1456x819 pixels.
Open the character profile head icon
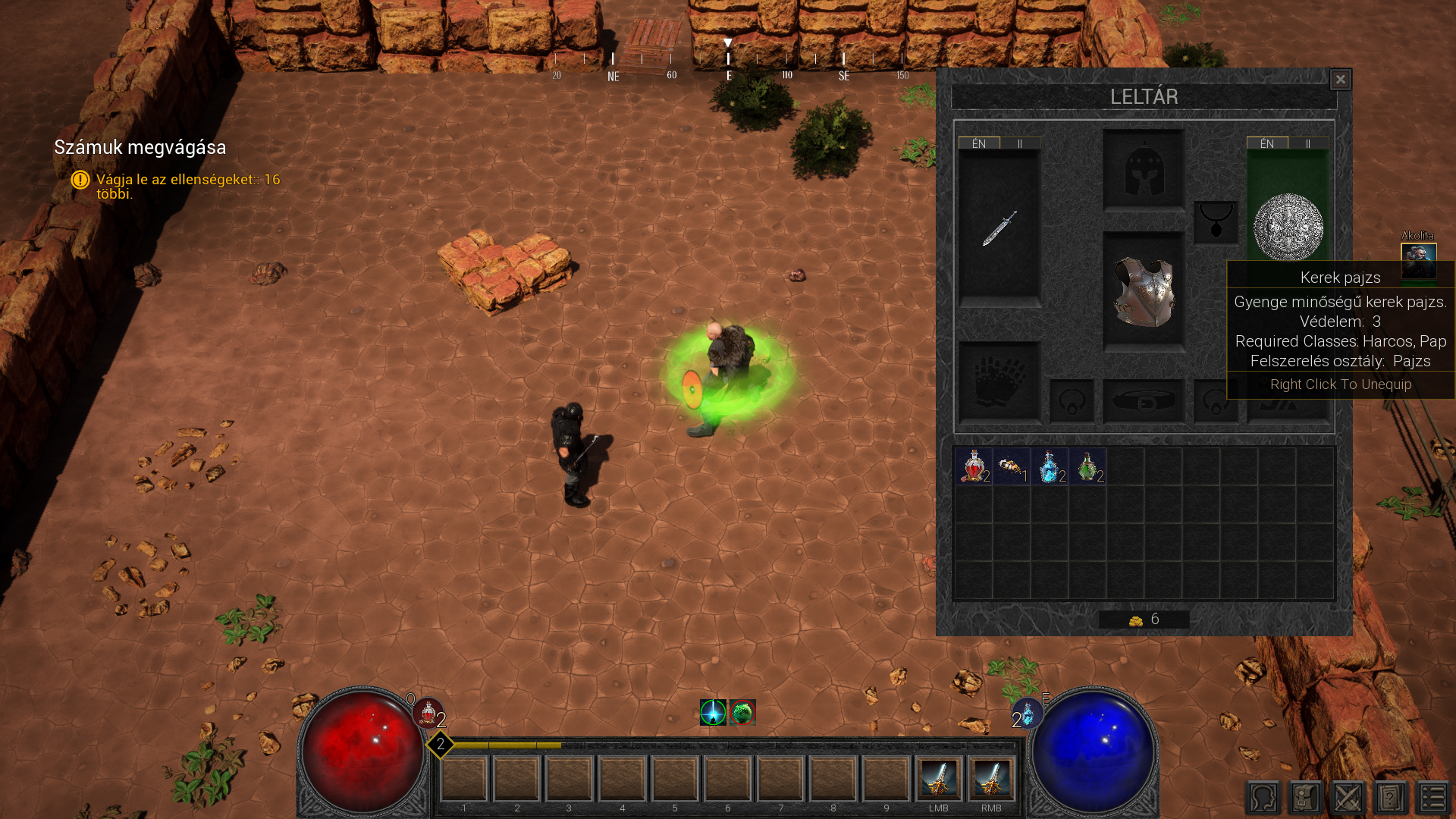pyautogui.click(x=1263, y=798)
